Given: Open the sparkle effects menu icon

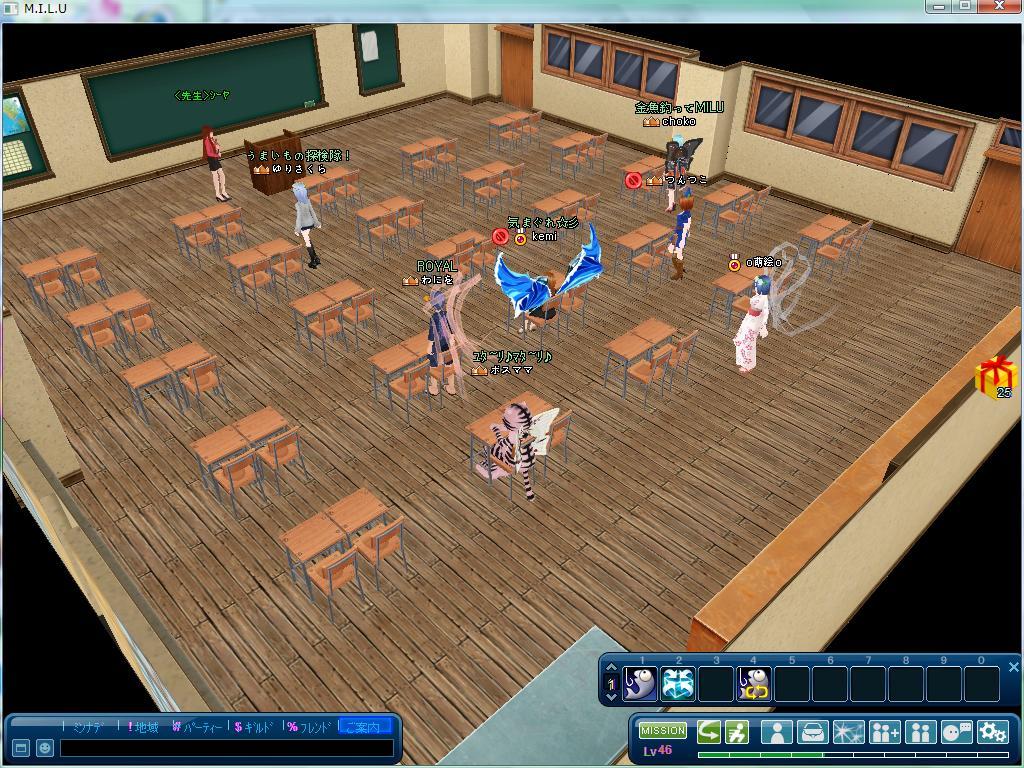Looking at the screenshot, I should [x=848, y=732].
